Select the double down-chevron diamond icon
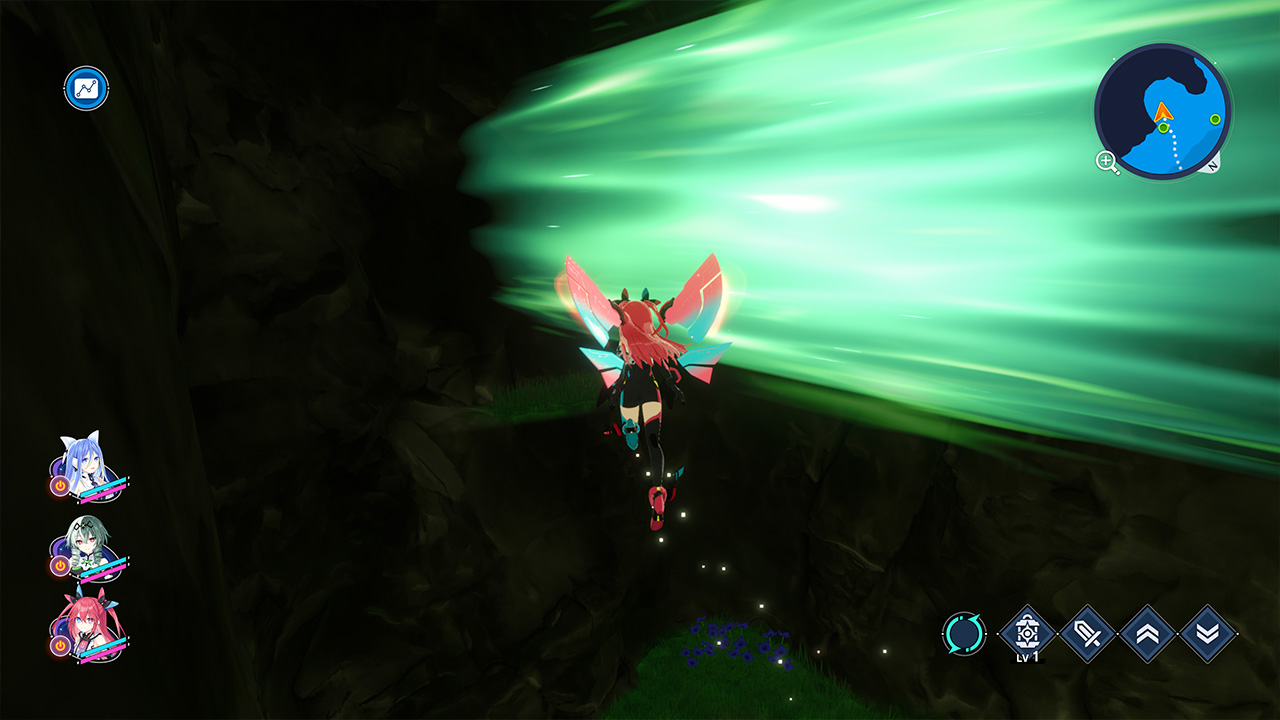 point(1207,634)
